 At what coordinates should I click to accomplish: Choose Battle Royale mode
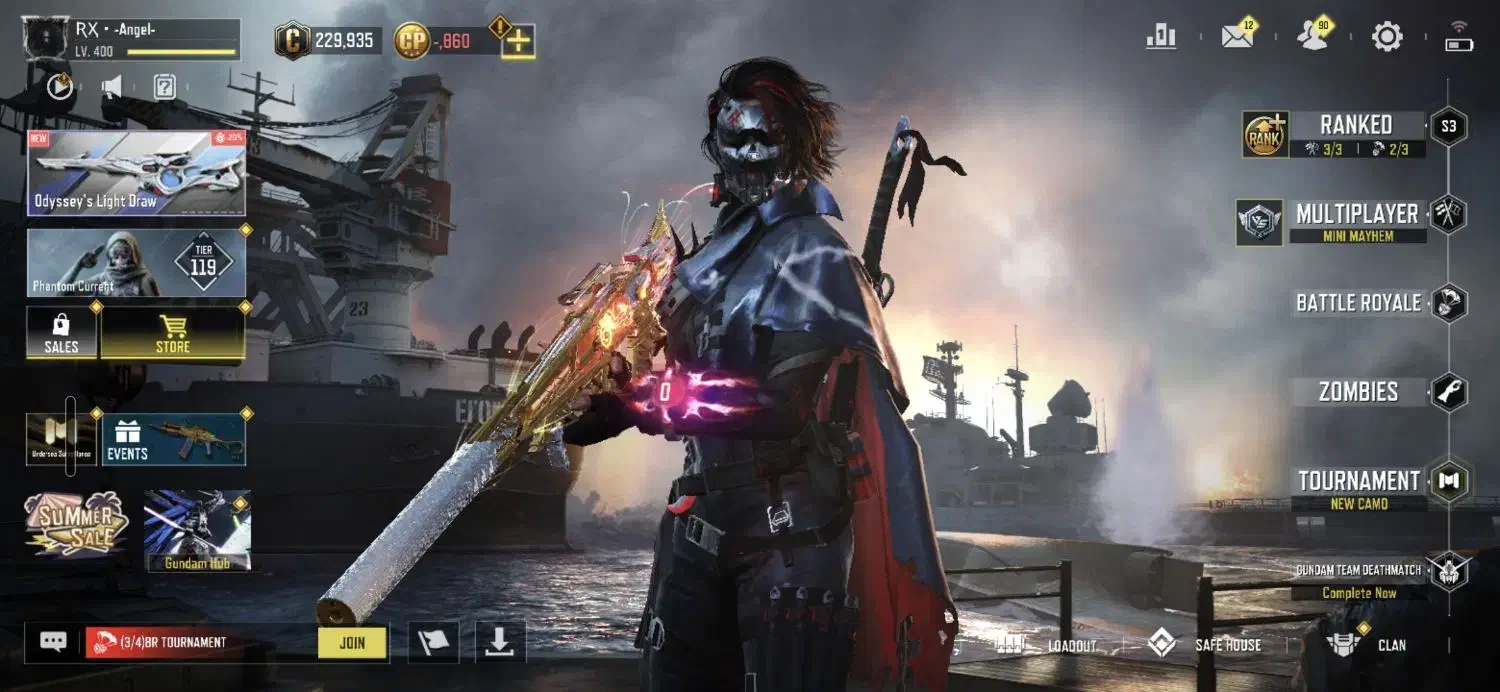pyautogui.click(x=1358, y=303)
